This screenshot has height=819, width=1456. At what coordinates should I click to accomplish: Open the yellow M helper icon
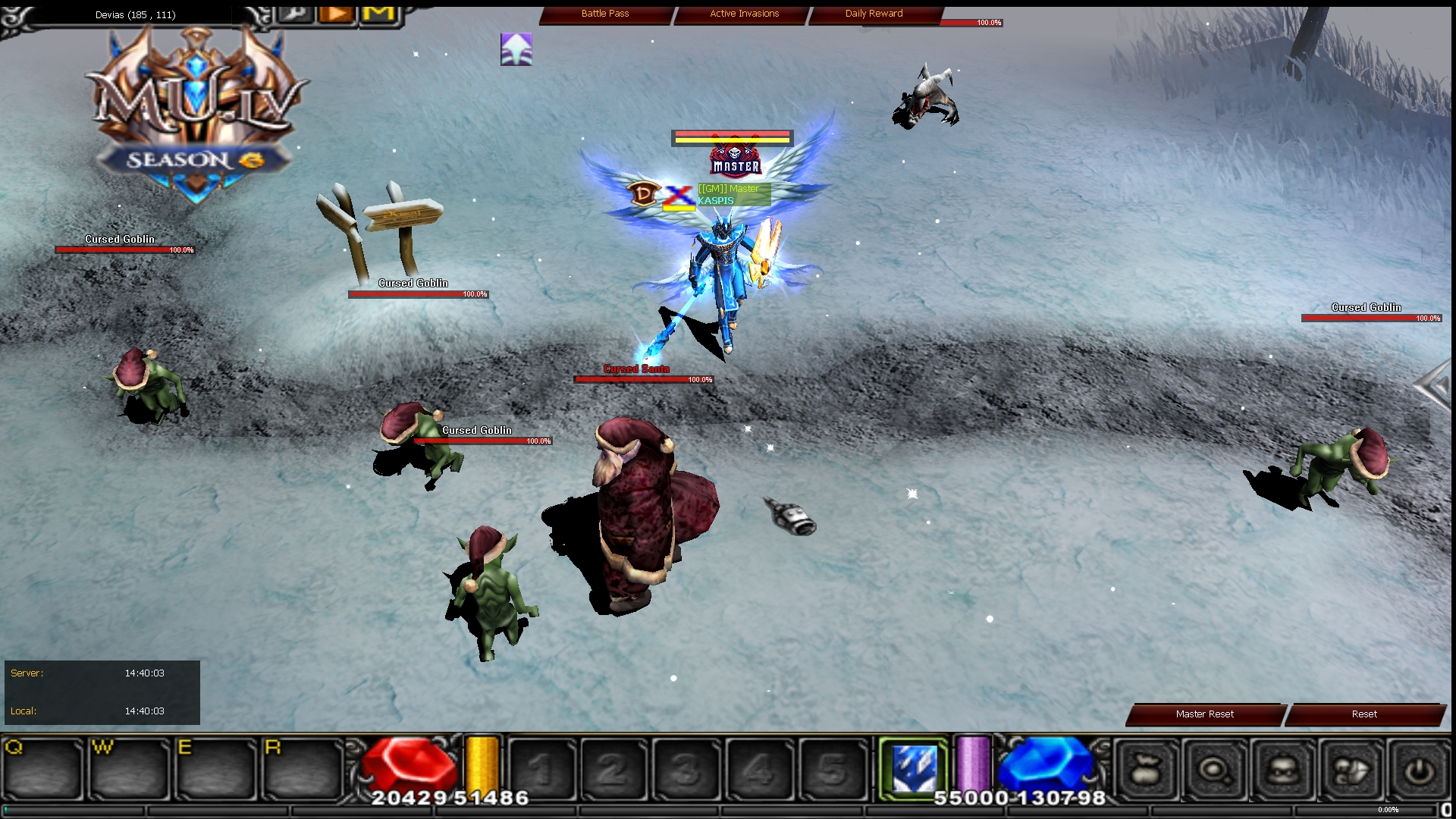pyautogui.click(x=378, y=13)
